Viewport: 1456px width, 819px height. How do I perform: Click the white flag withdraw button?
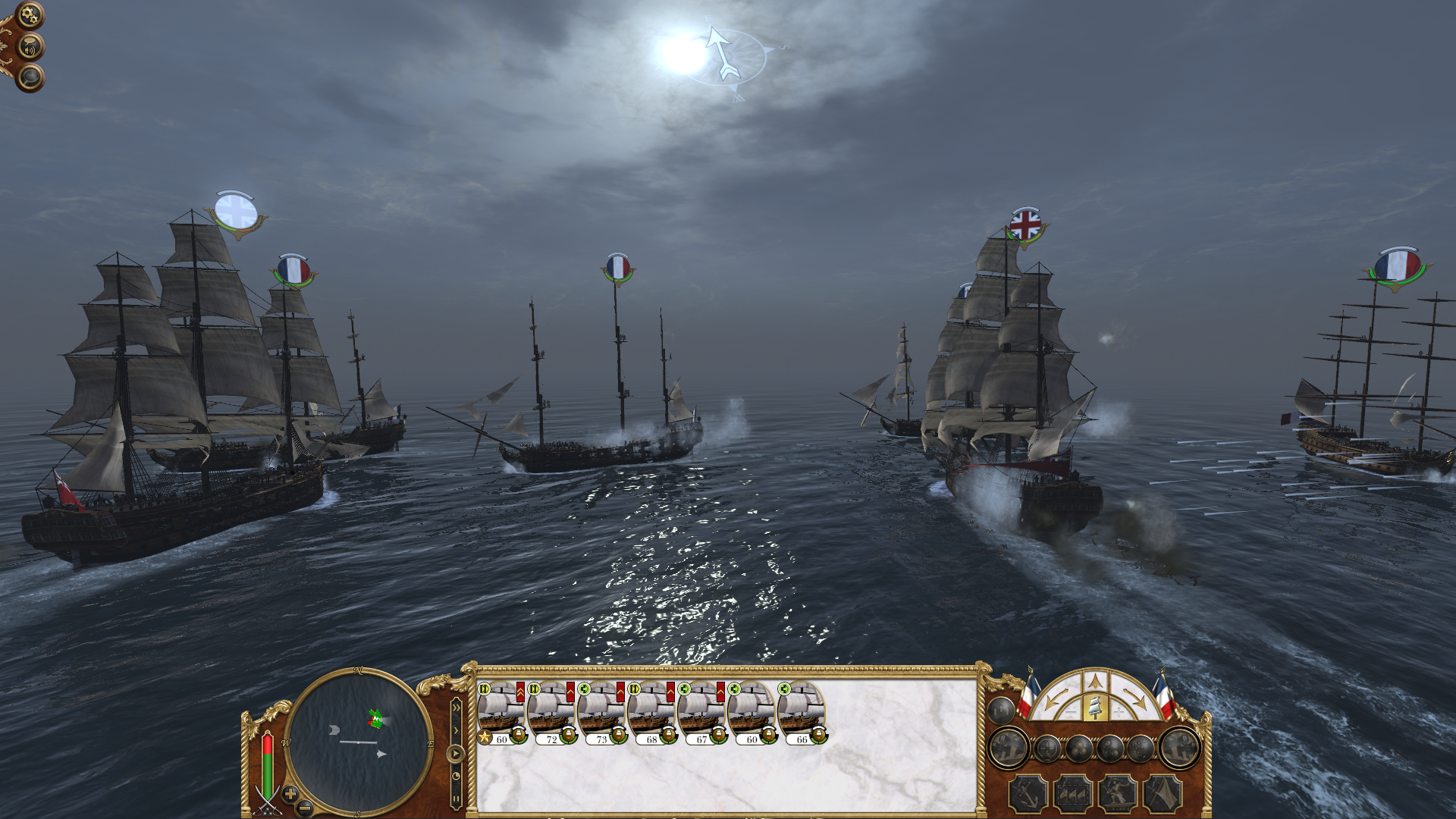pos(1162,794)
